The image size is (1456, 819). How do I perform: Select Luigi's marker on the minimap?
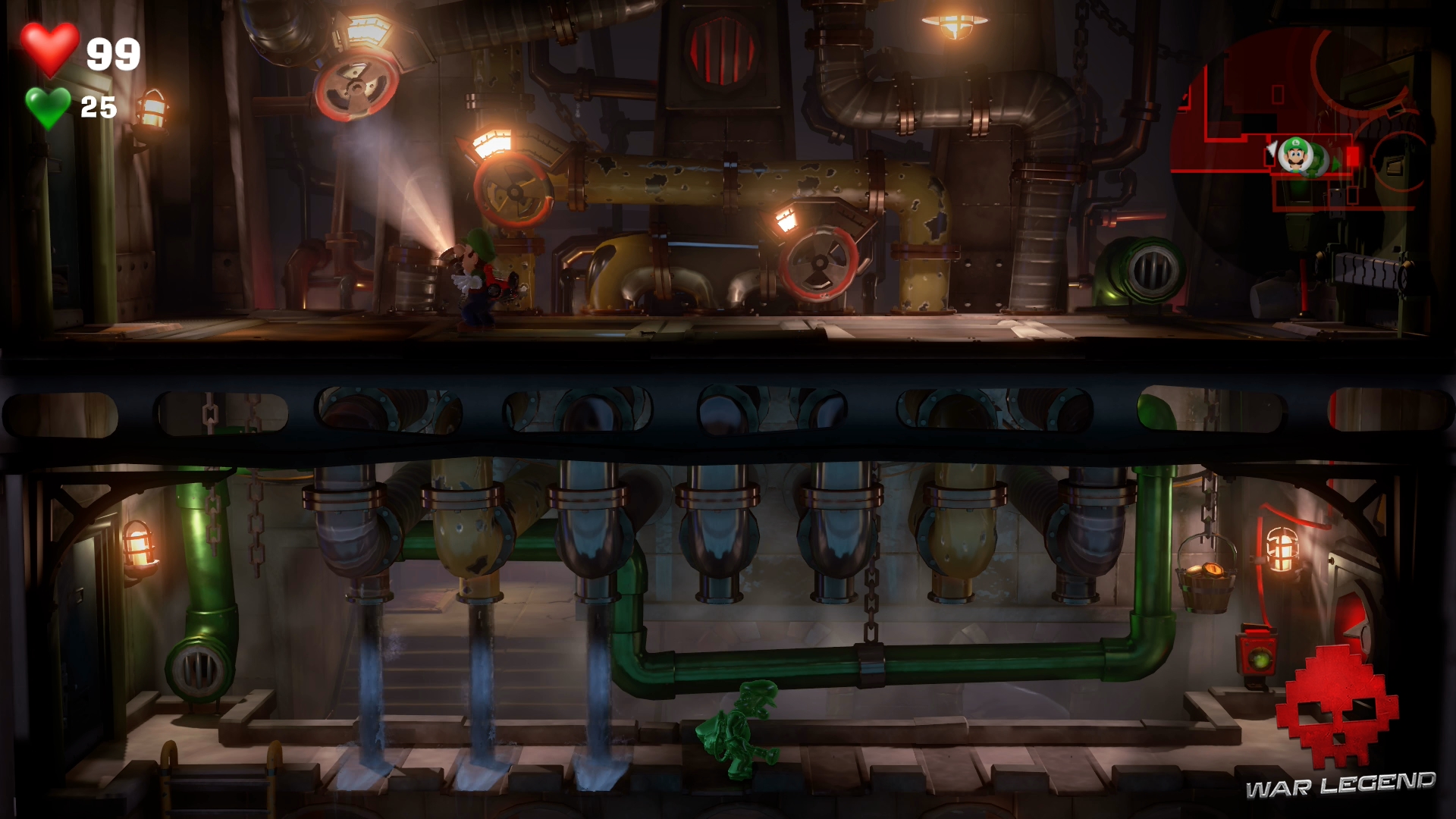(1294, 155)
